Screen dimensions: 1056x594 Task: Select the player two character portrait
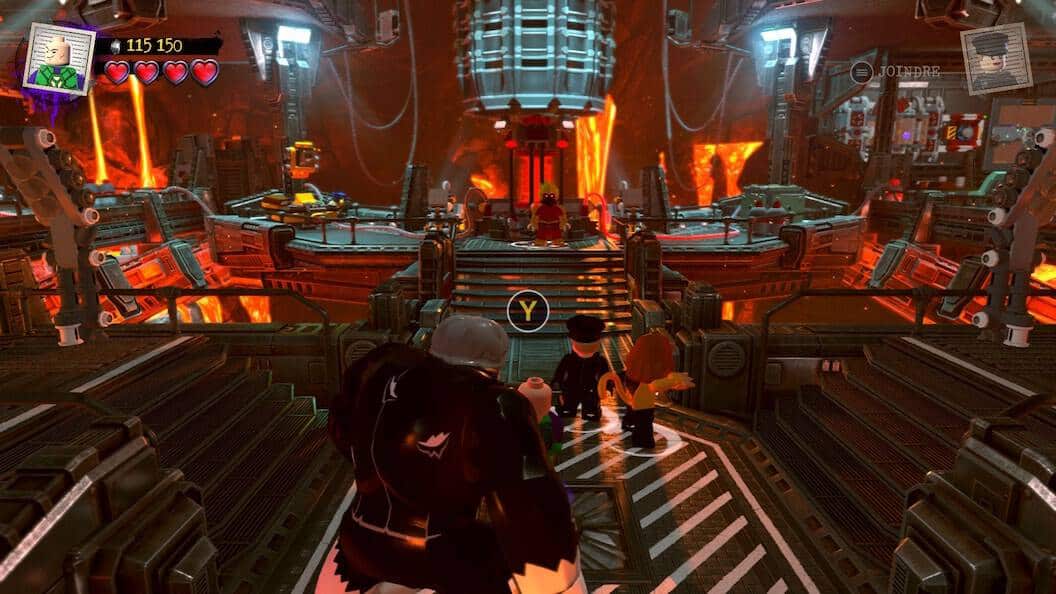pyautogui.click(x=996, y=58)
